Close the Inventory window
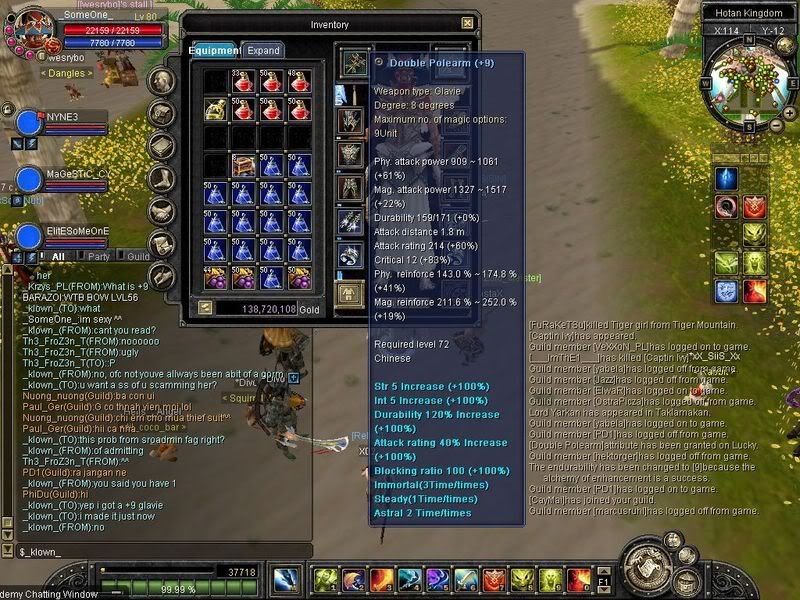The width and height of the screenshot is (800, 600). coord(467,23)
